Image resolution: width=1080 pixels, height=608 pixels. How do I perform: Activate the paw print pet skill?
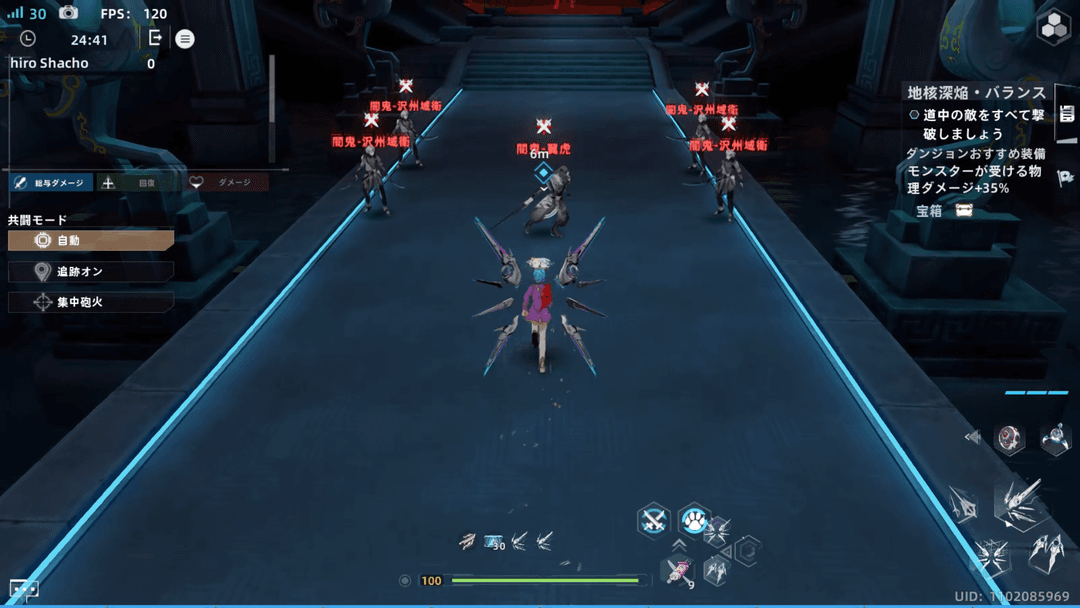pos(693,519)
